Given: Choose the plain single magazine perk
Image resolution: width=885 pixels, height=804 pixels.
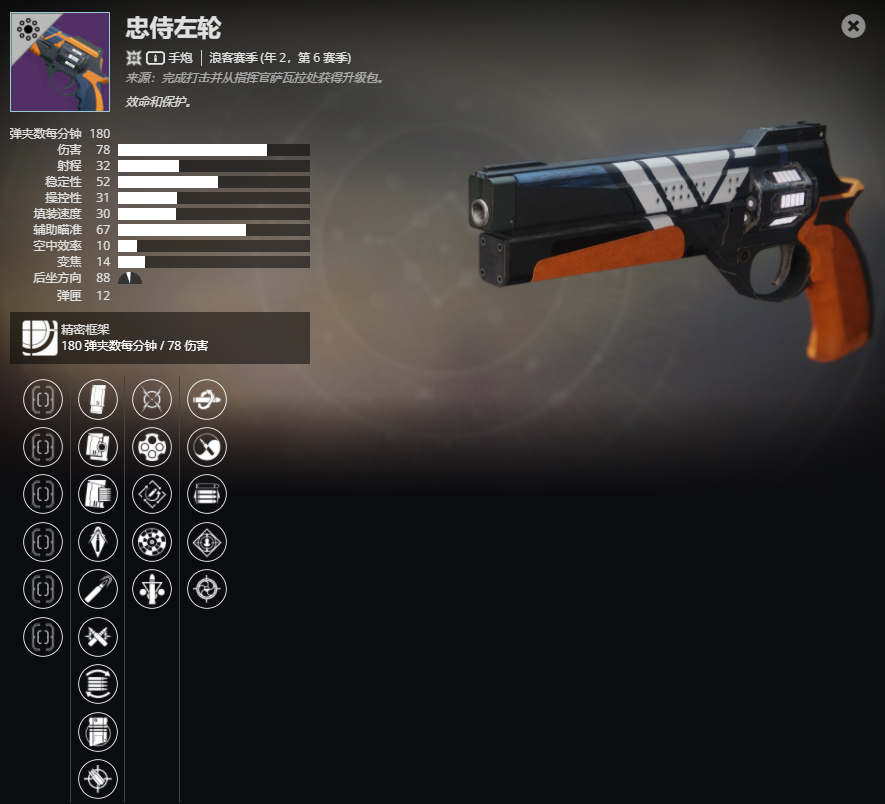Looking at the screenshot, I should point(98,400).
